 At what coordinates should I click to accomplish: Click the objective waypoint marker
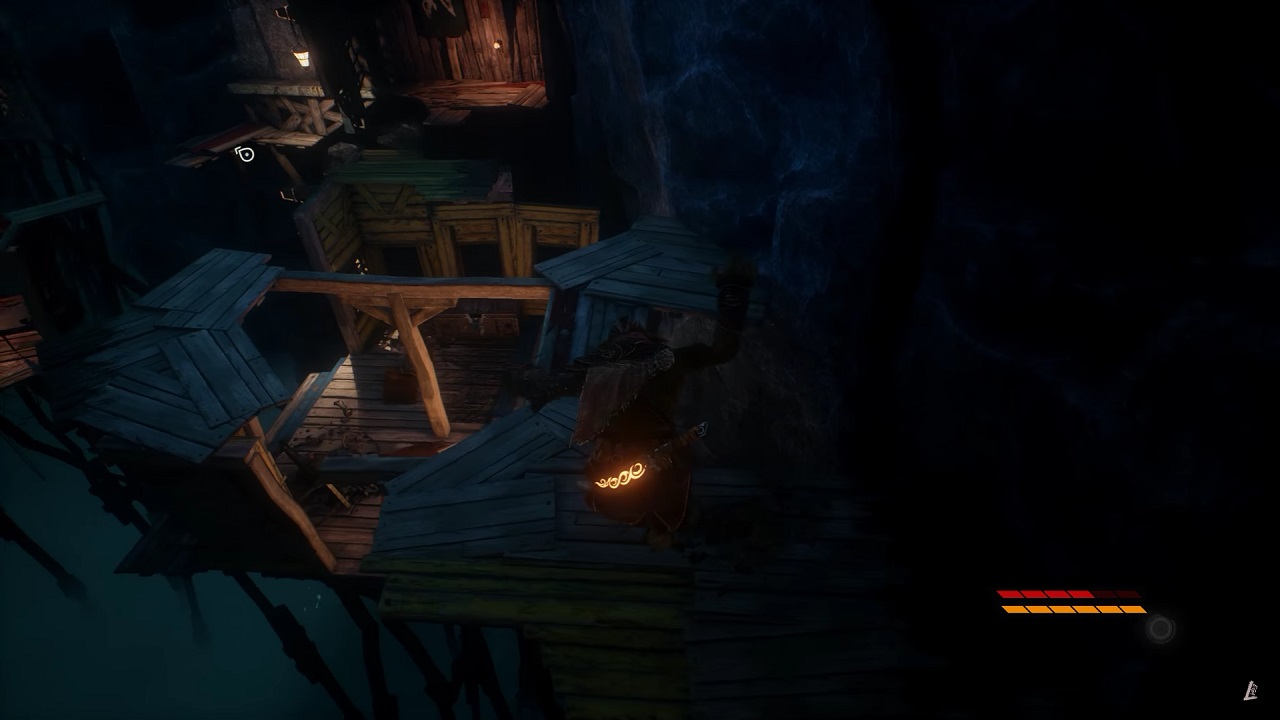[x=245, y=154]
